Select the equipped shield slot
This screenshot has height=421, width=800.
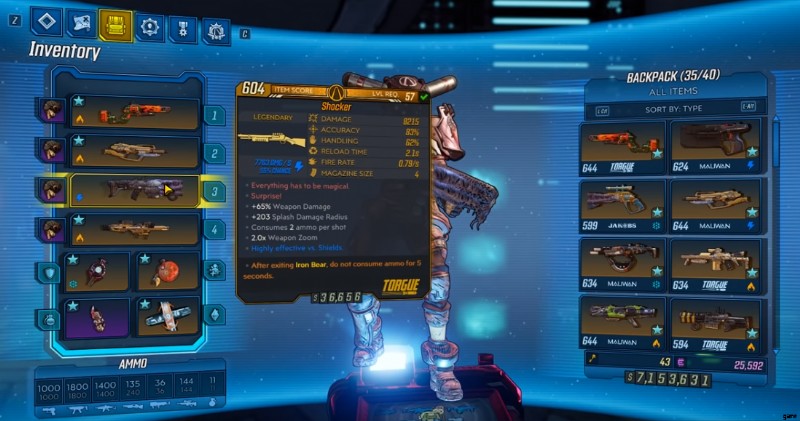[x=96, y=270]
